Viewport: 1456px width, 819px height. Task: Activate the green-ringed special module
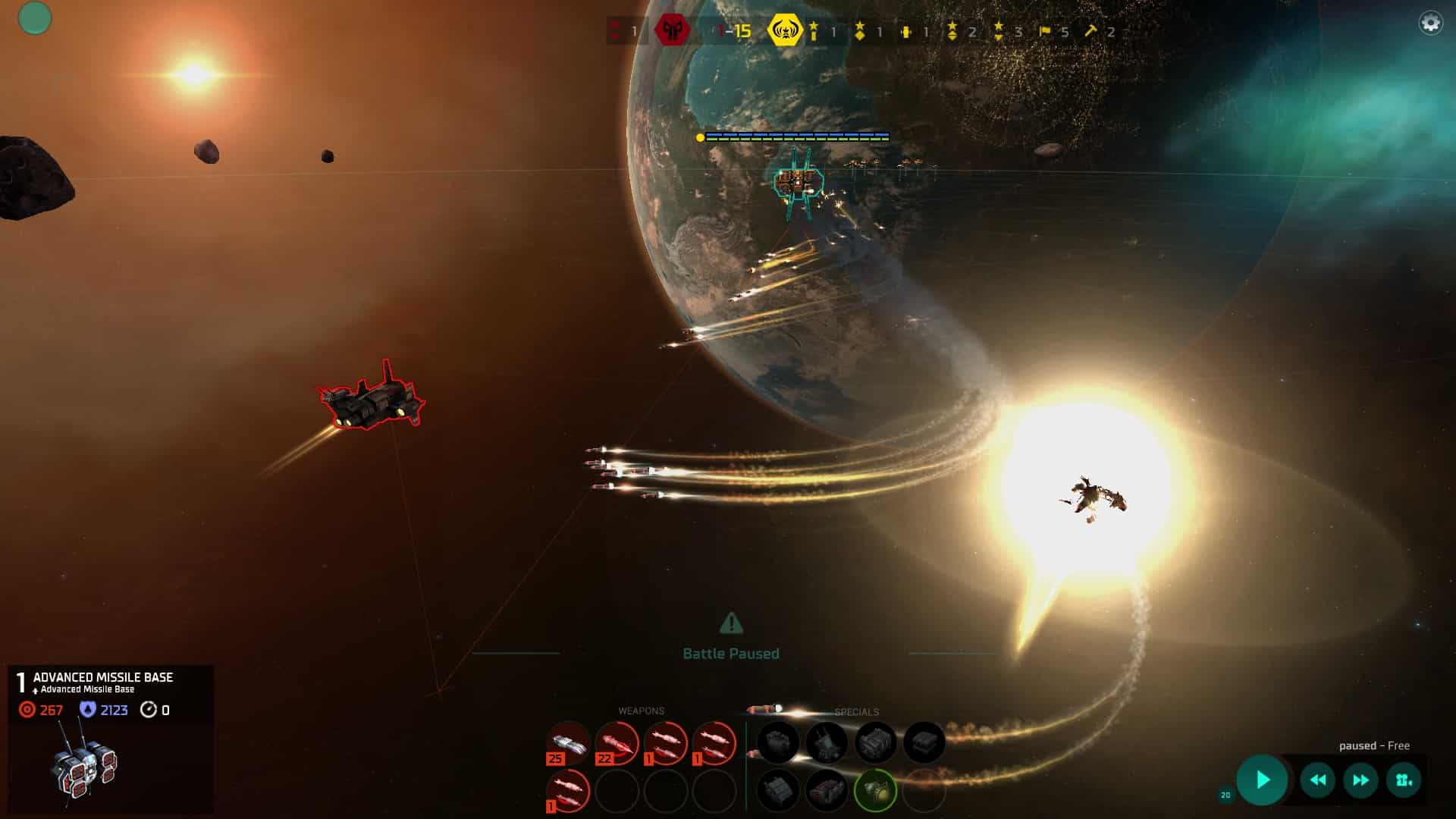point(875,791)
